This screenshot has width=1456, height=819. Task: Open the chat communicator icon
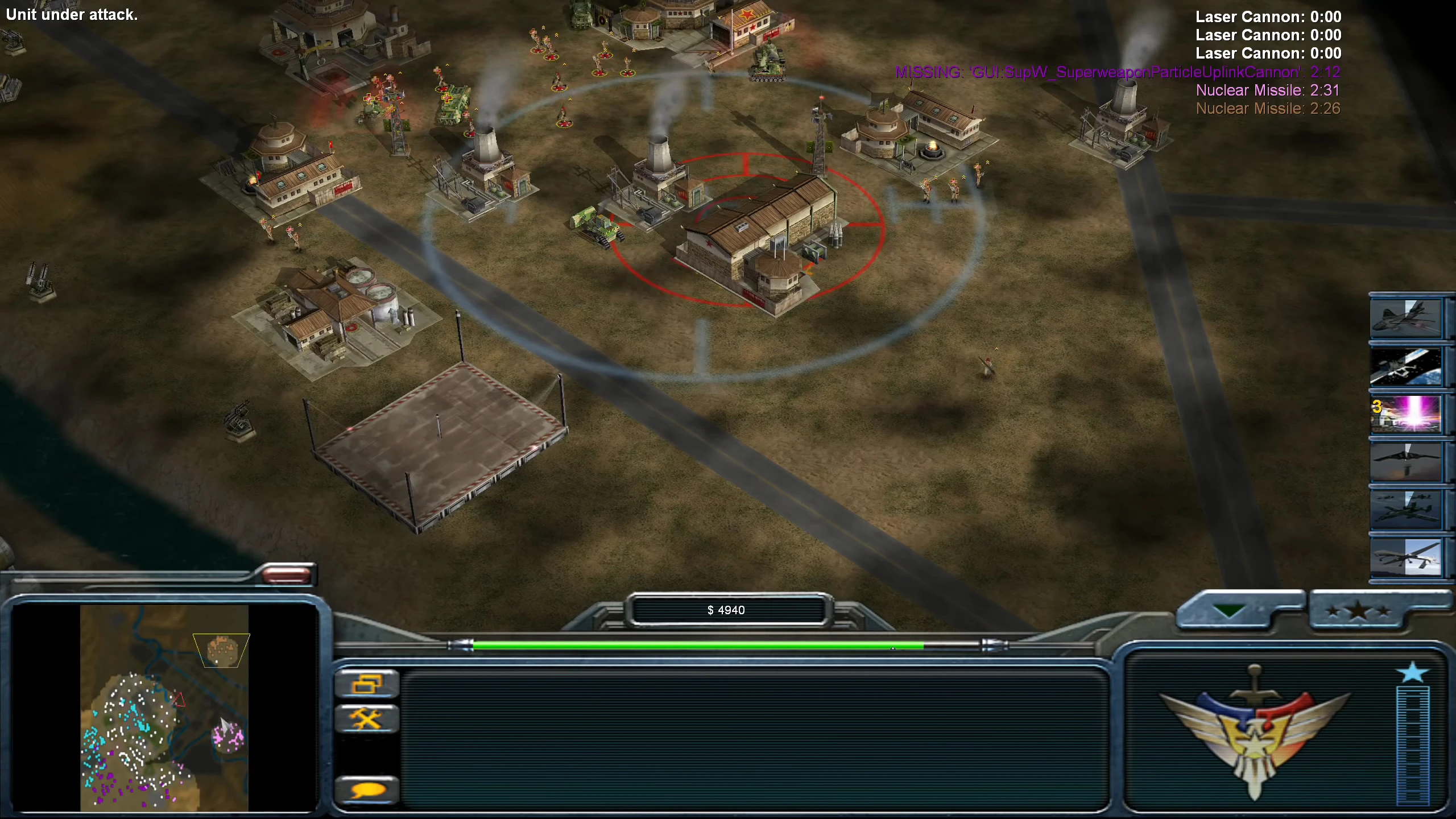point(367,791)
